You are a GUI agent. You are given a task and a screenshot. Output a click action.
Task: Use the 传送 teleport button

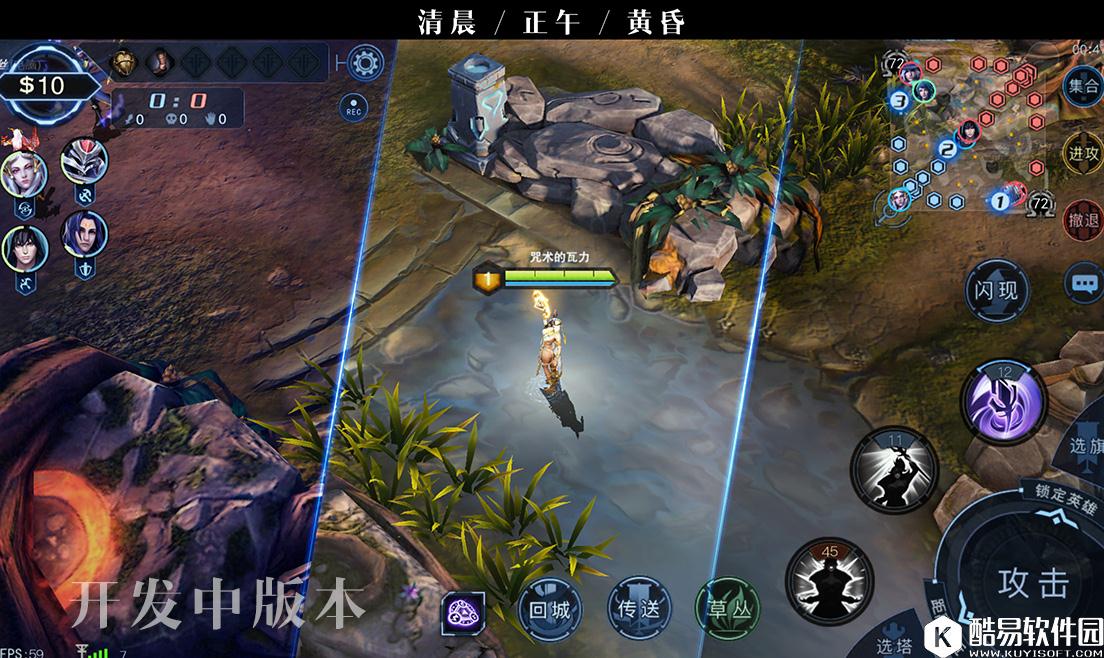(638, 608)
